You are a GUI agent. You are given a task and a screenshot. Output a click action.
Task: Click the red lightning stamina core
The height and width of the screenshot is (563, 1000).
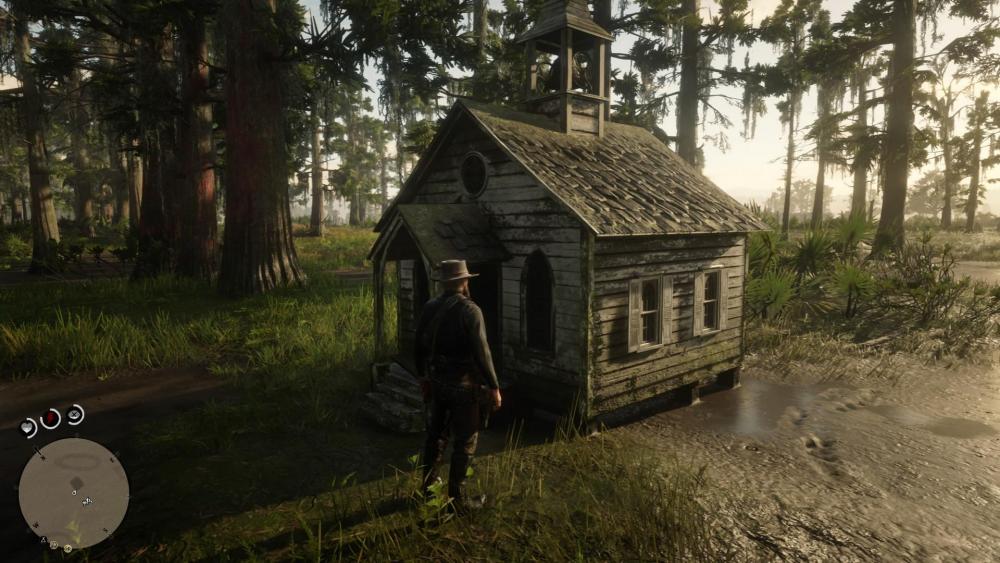(50, 418)
